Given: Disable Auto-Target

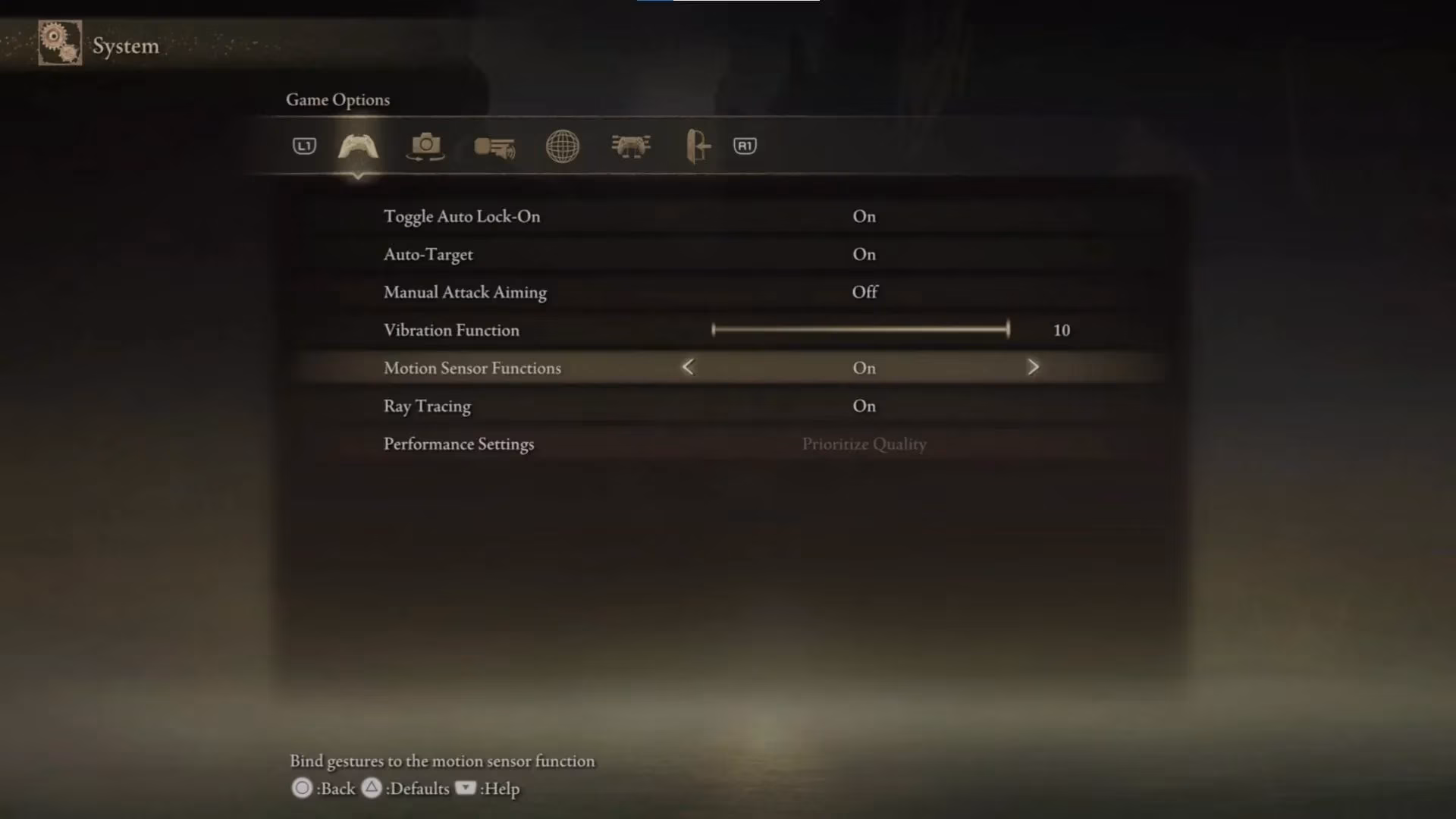Looking at the screenshot, I should (864, 254).
